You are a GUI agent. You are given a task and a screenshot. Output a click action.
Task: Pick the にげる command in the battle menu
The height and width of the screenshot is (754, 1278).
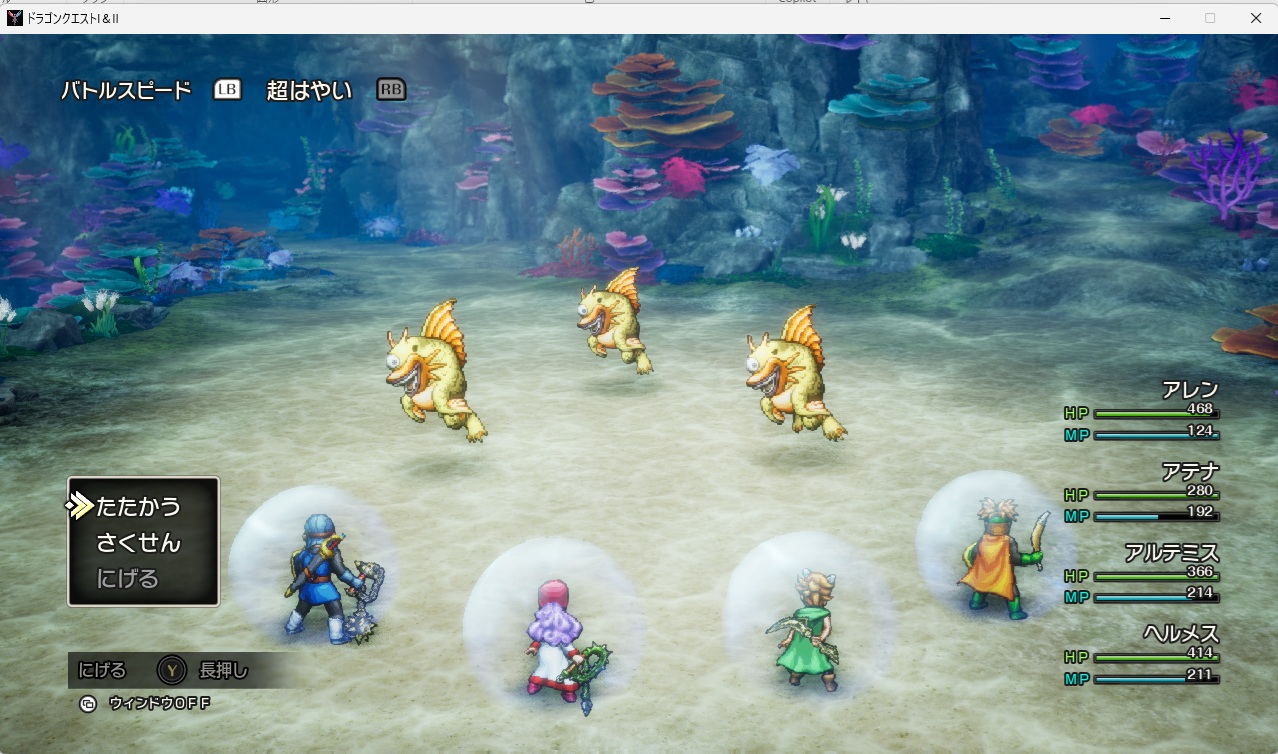tap(128, 579)
